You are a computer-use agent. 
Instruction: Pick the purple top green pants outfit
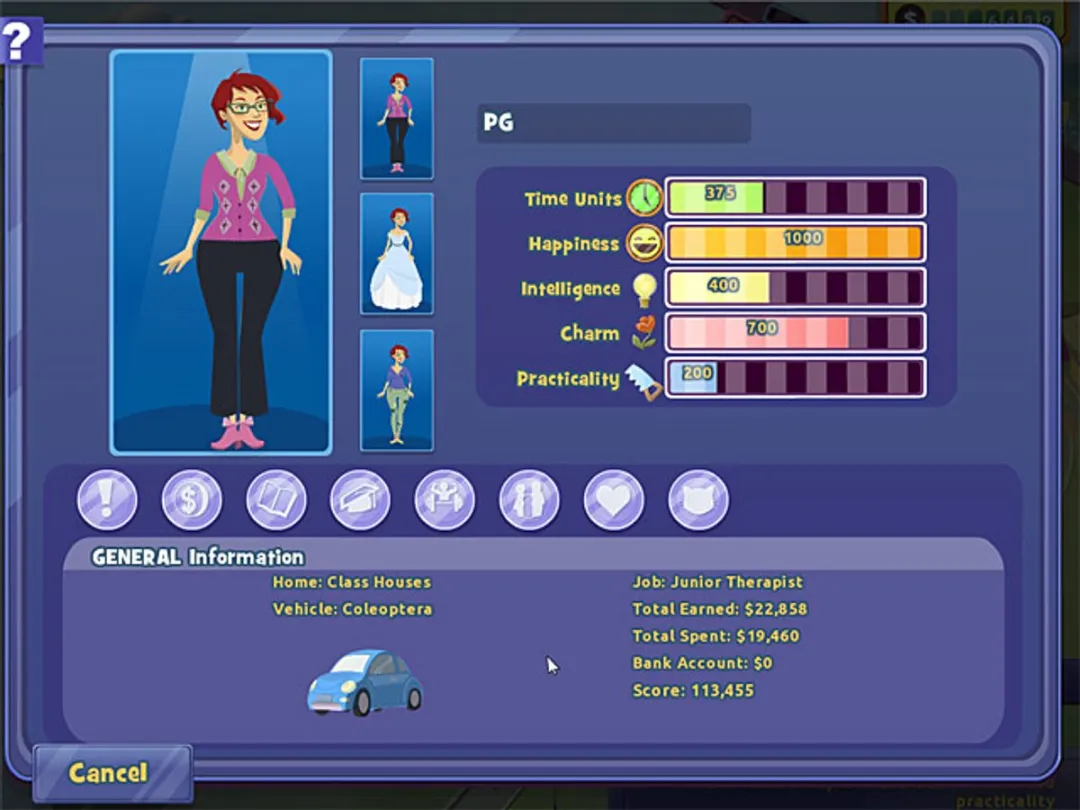pos(397,390)
